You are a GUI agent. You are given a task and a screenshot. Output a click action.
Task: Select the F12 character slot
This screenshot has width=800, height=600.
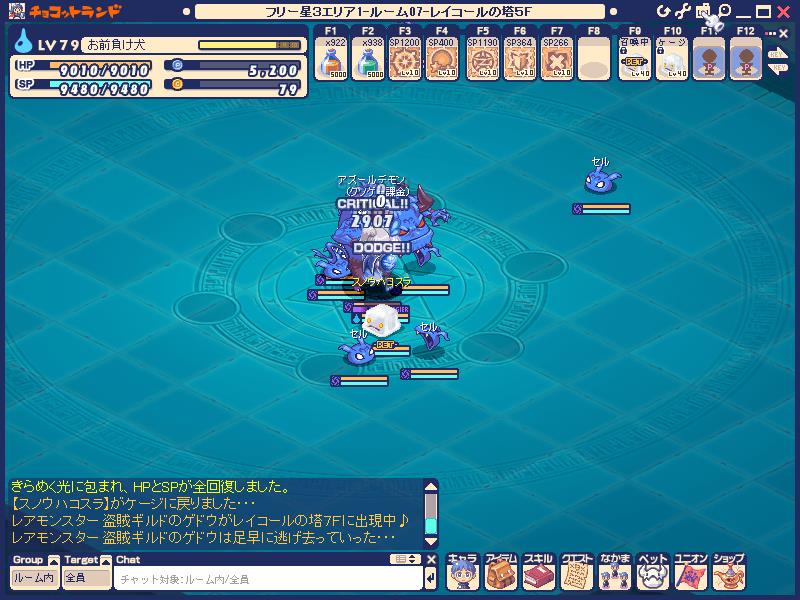745,62
